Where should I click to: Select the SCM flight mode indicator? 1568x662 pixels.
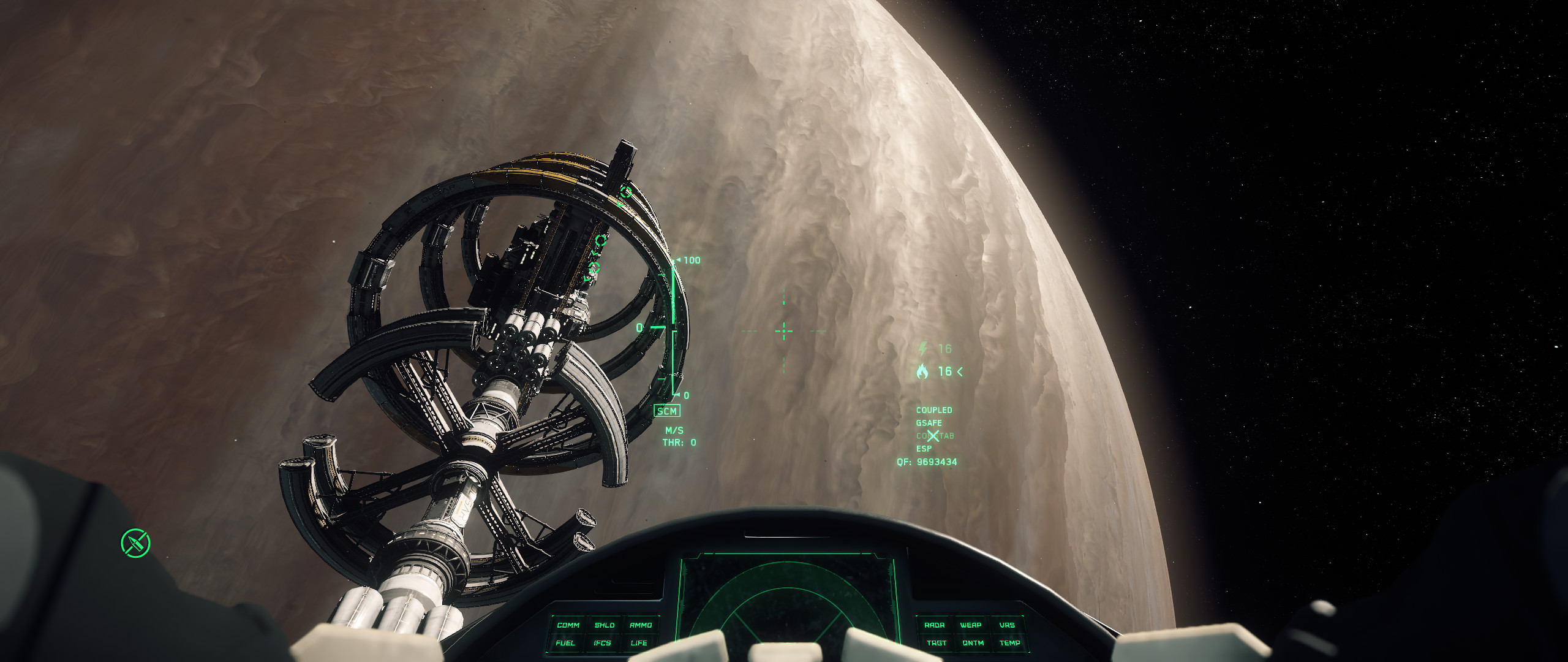(x=667, y=411)
